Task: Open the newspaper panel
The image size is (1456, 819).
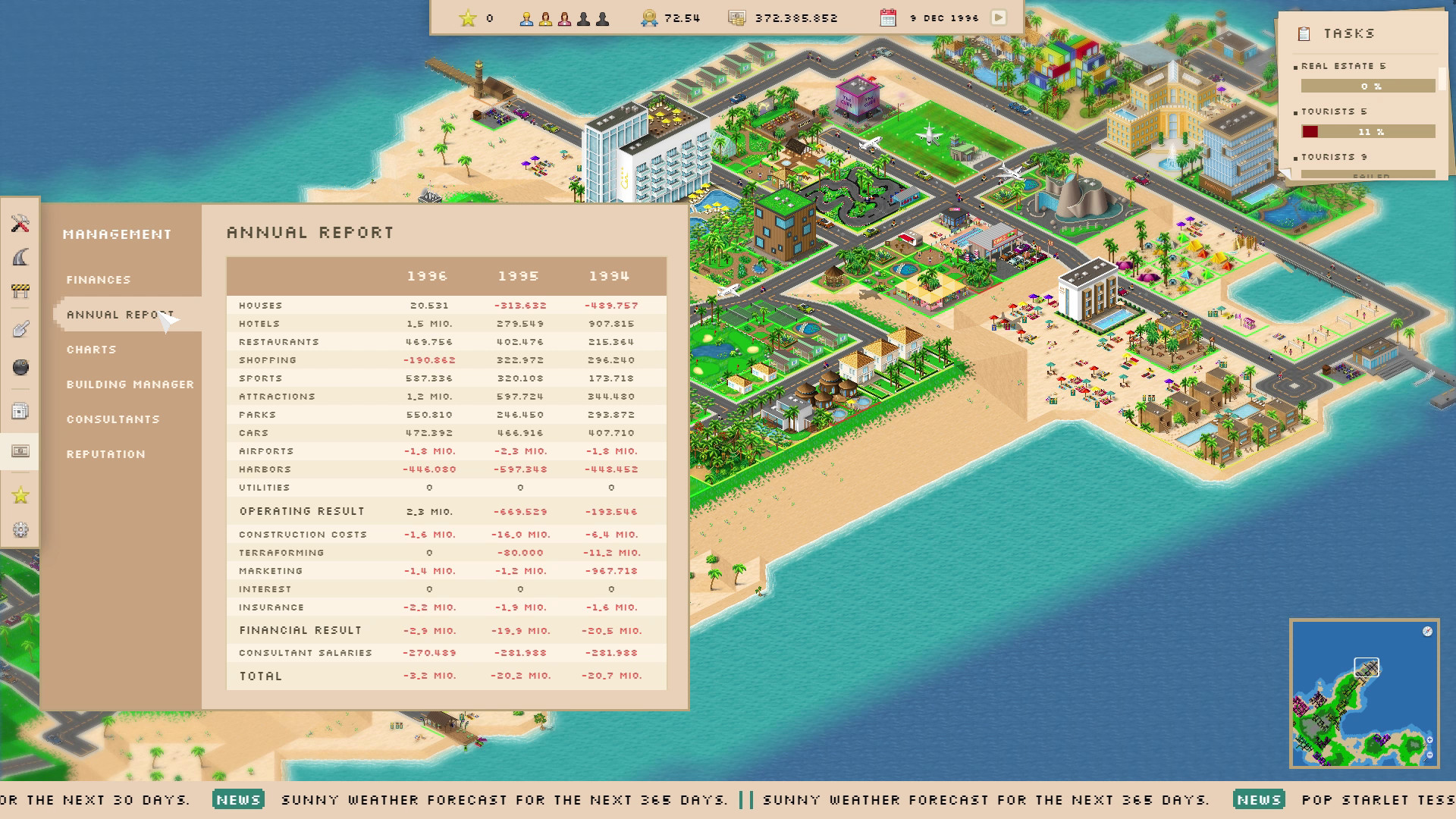Action: pos(20,410)
